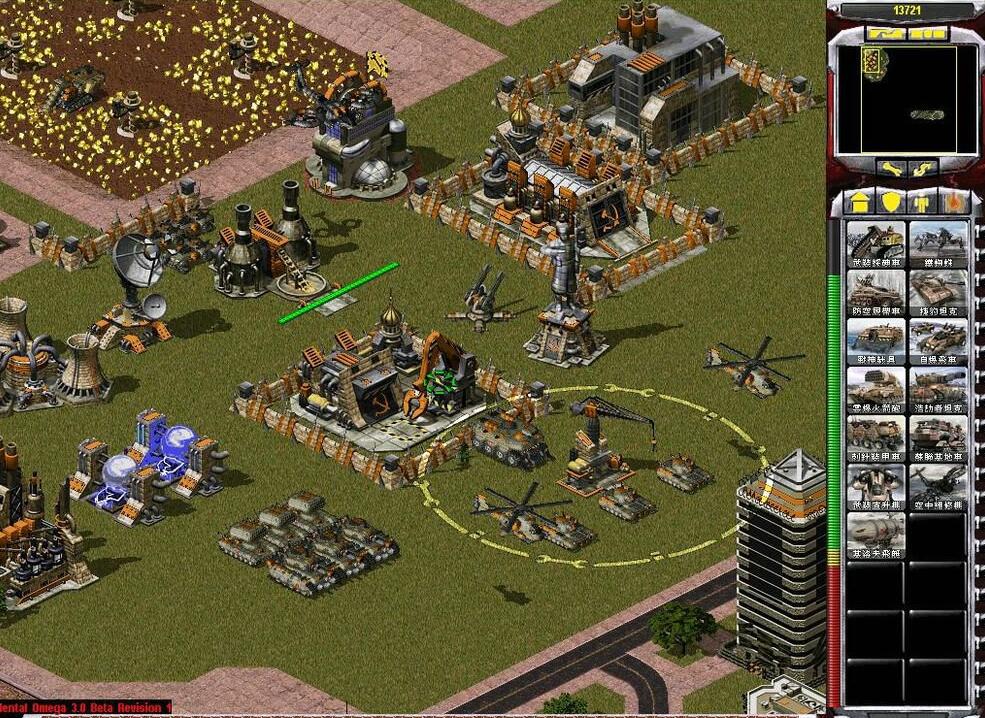
Task: Switch to the house-icon structures tab
Action: 858,201
